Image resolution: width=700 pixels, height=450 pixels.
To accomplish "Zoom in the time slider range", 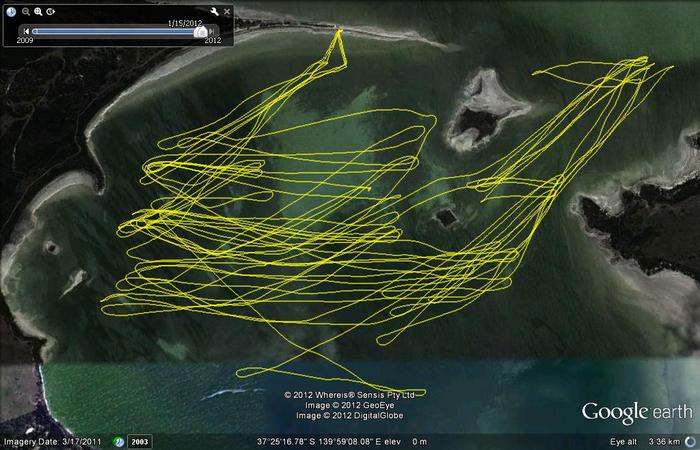I will pyautogui.click(x=38, y=11).
